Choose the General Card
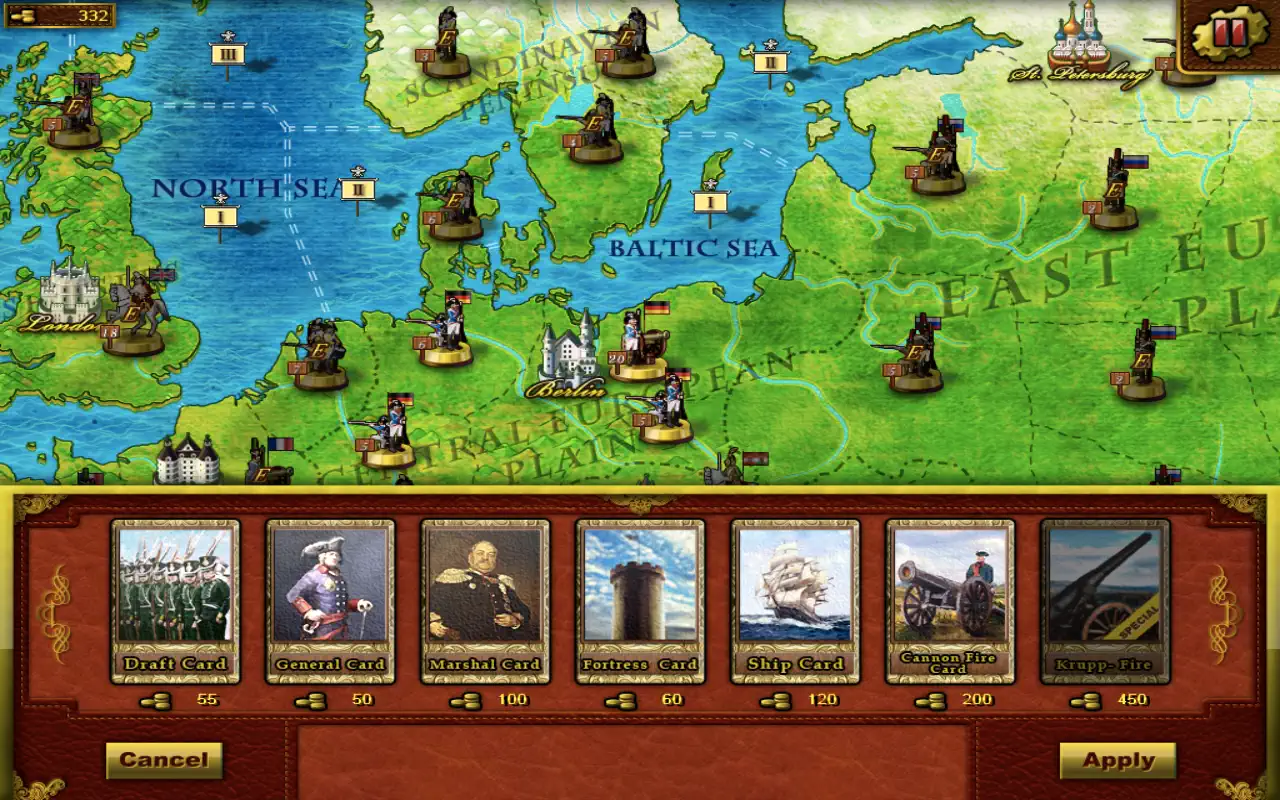Image resolution: width=1280 pixels, height=800 pixels. 330,600
